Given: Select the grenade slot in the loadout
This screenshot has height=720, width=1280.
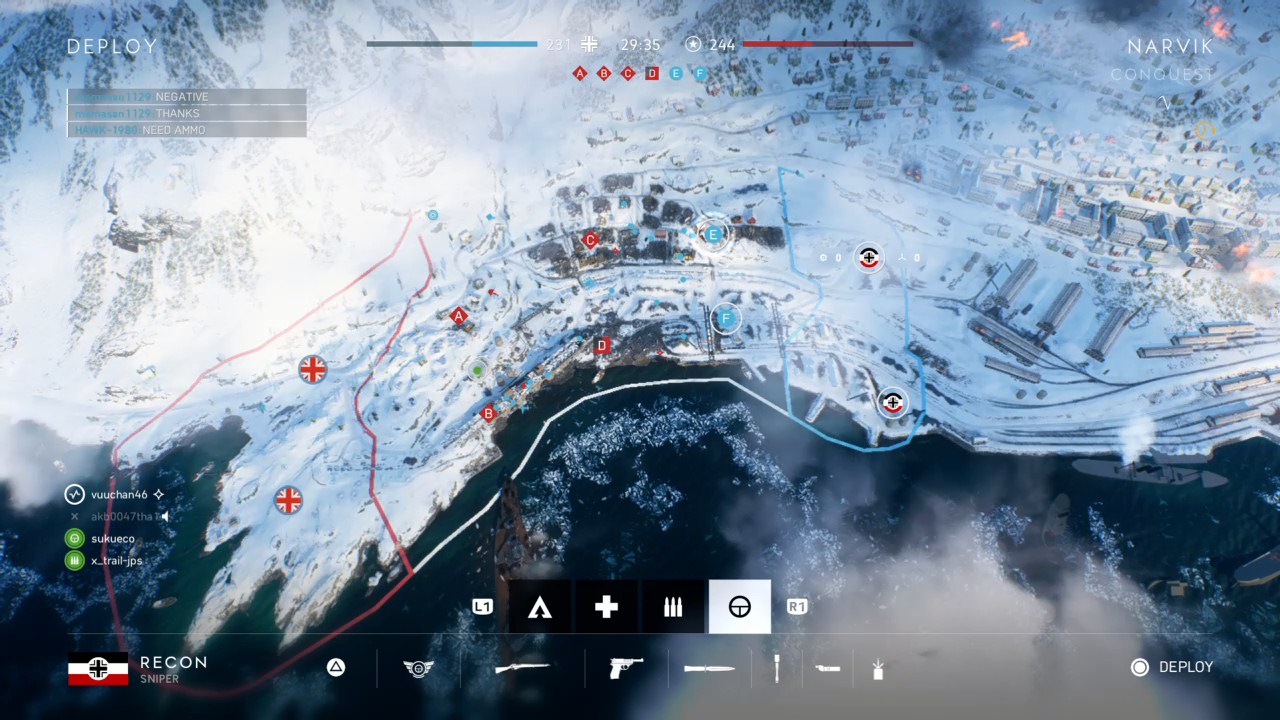Looking at the screenshot, I should tap(777, 668).
